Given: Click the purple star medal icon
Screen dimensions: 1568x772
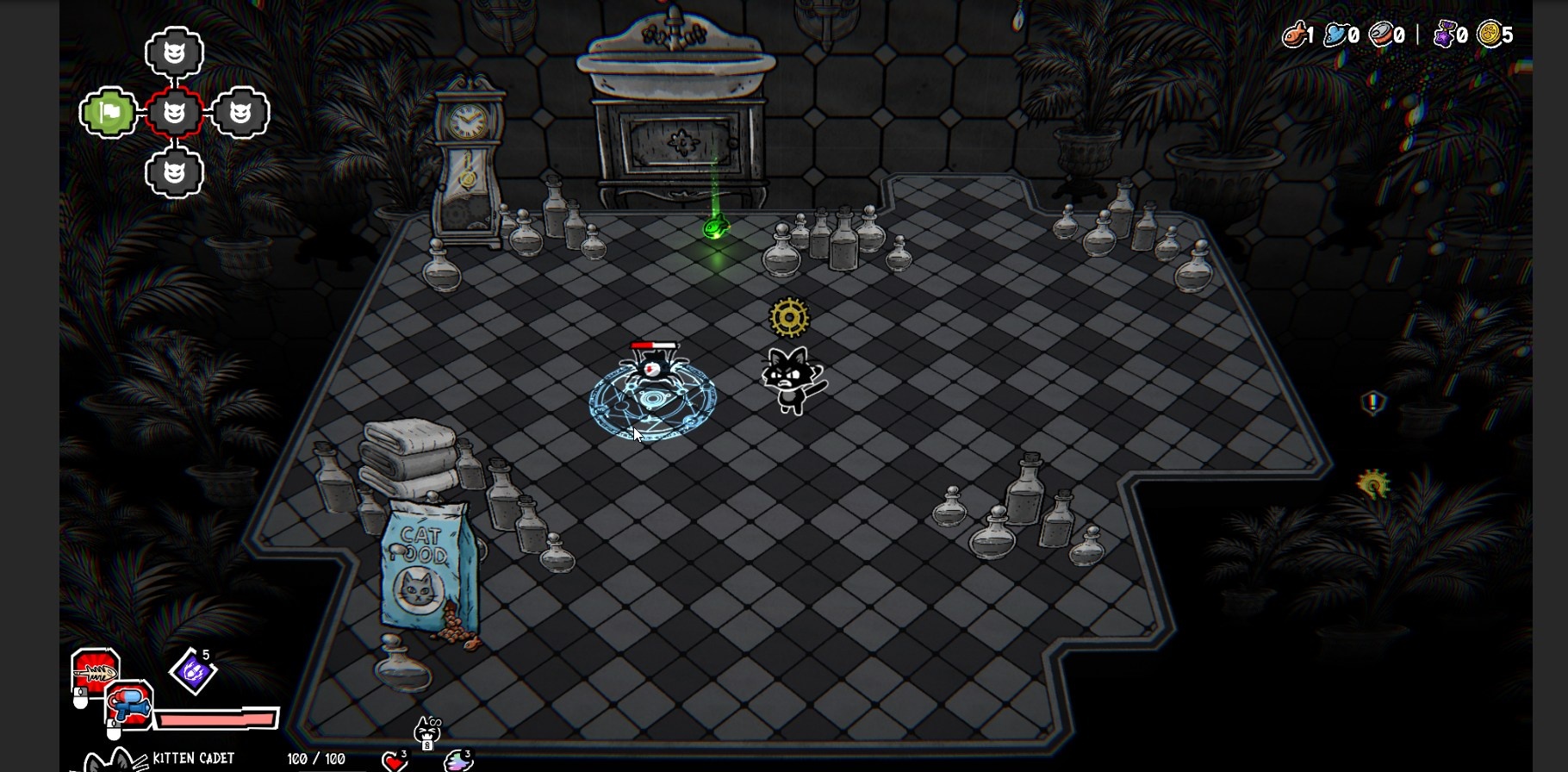Looking at the screenshot, I should coord(1445,34).
